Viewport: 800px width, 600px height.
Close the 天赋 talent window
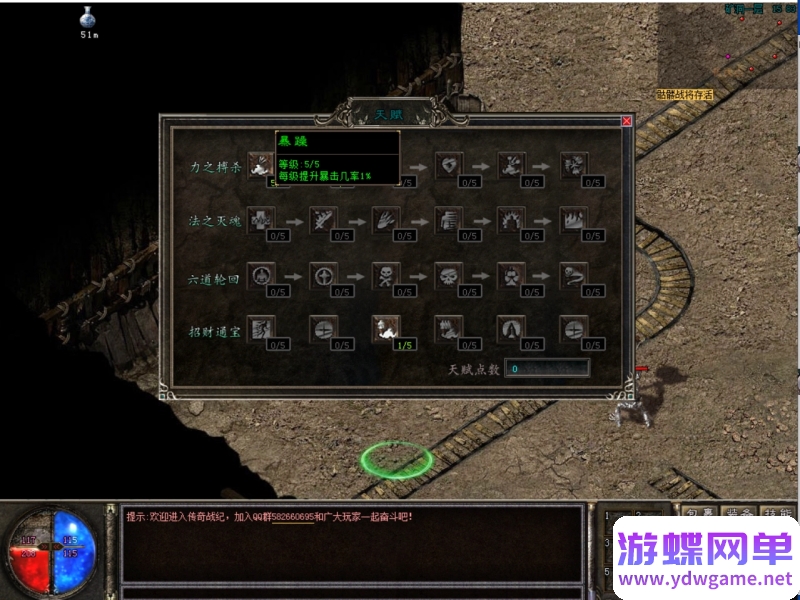[x=627, y=121]
